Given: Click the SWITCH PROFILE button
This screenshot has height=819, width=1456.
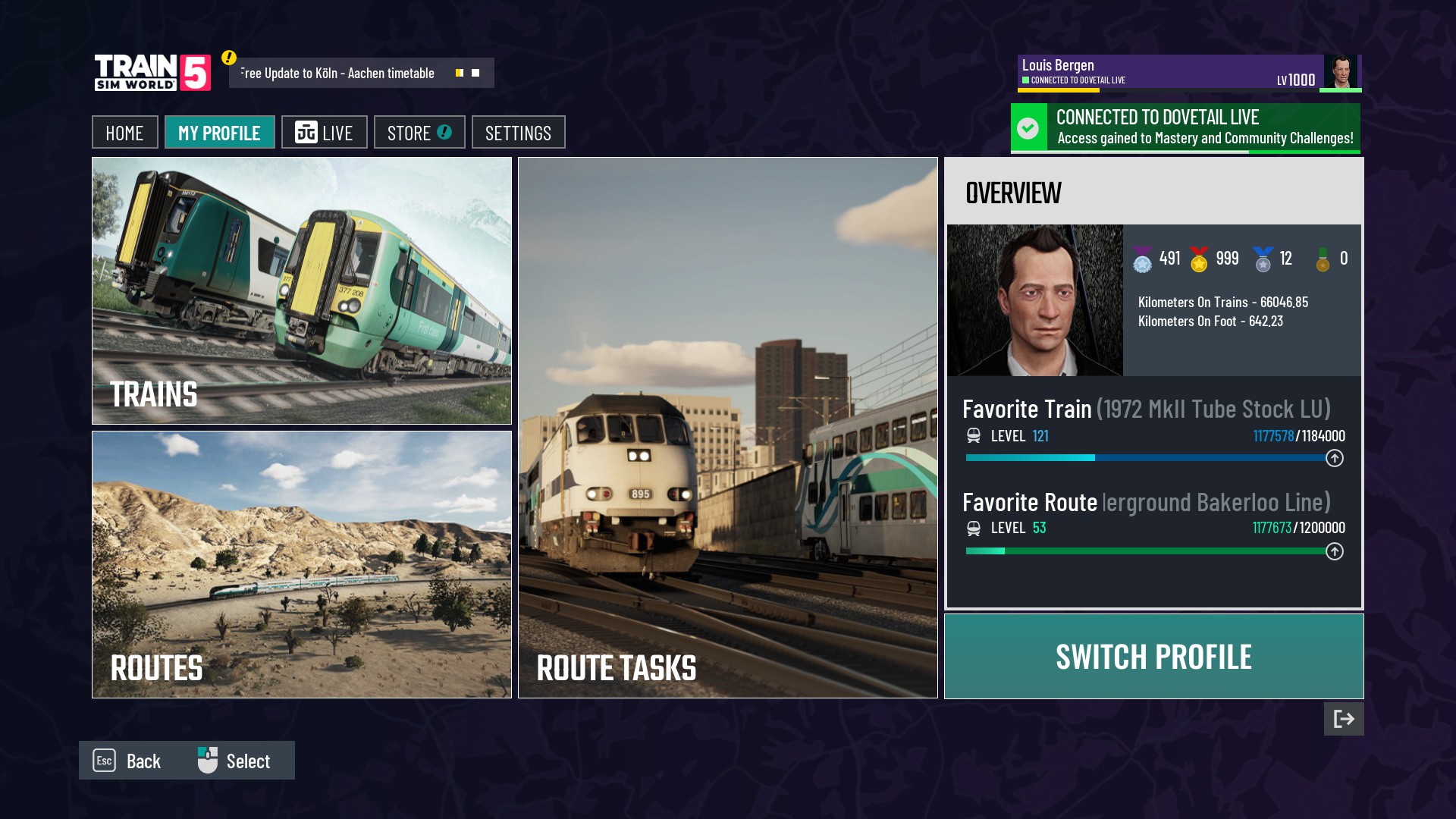Looking at the screenshot, I should (x=1153, y=657).
